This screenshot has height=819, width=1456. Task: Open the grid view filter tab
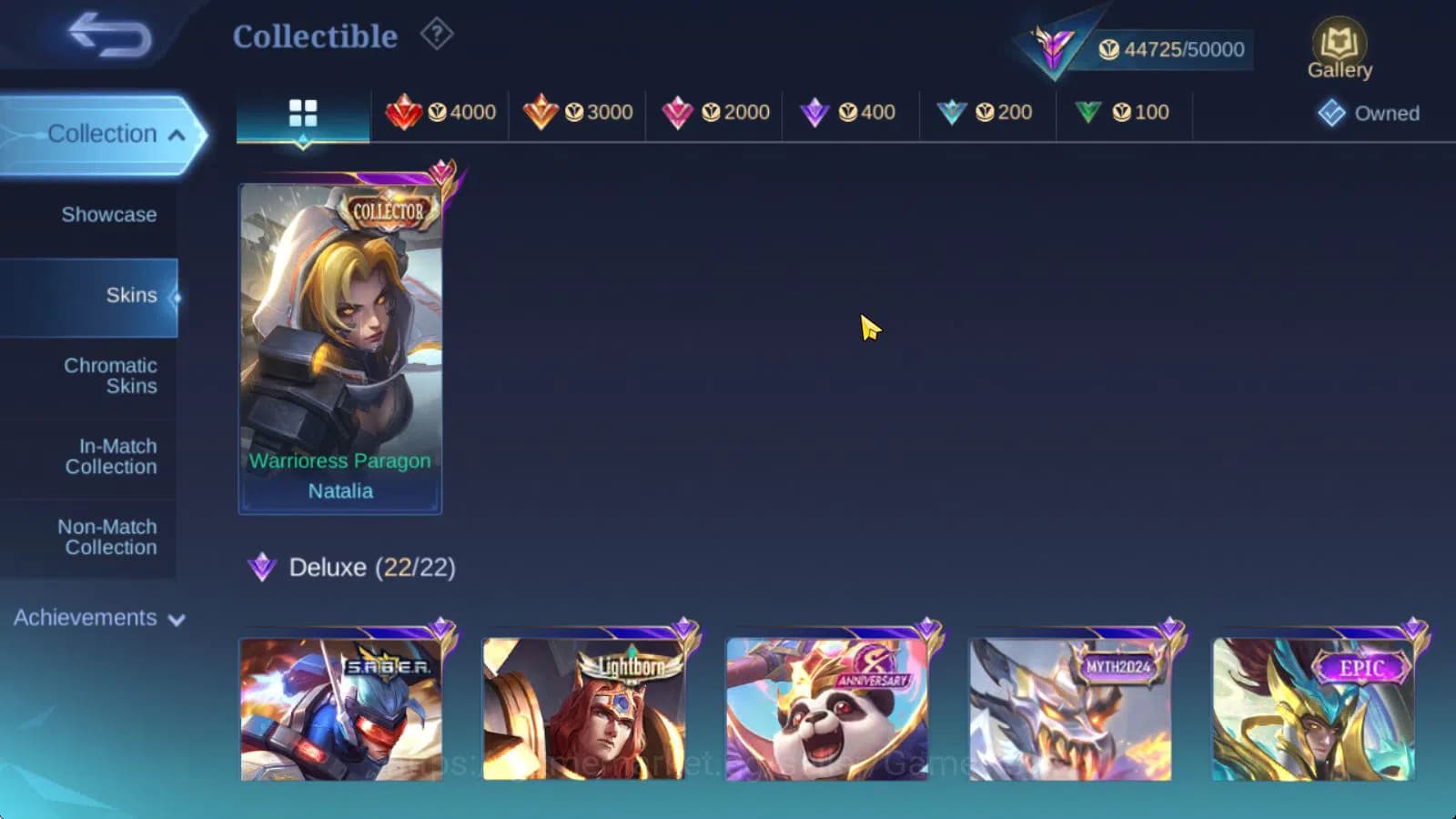[302, 112]
